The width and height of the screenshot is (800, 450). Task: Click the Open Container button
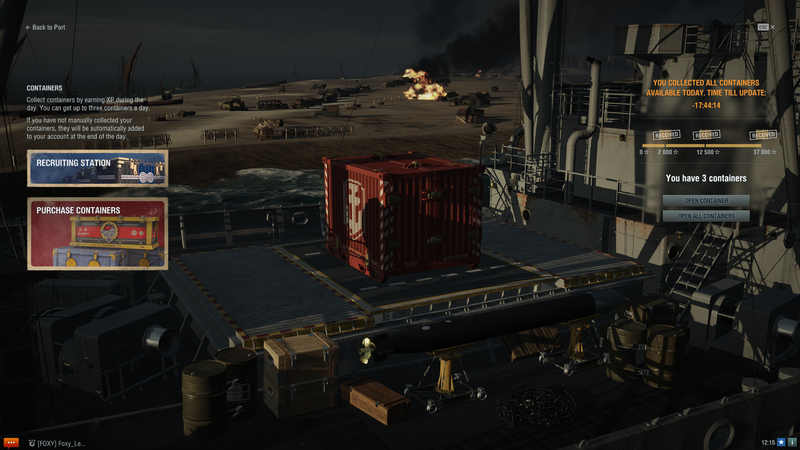tap(705, 200)
